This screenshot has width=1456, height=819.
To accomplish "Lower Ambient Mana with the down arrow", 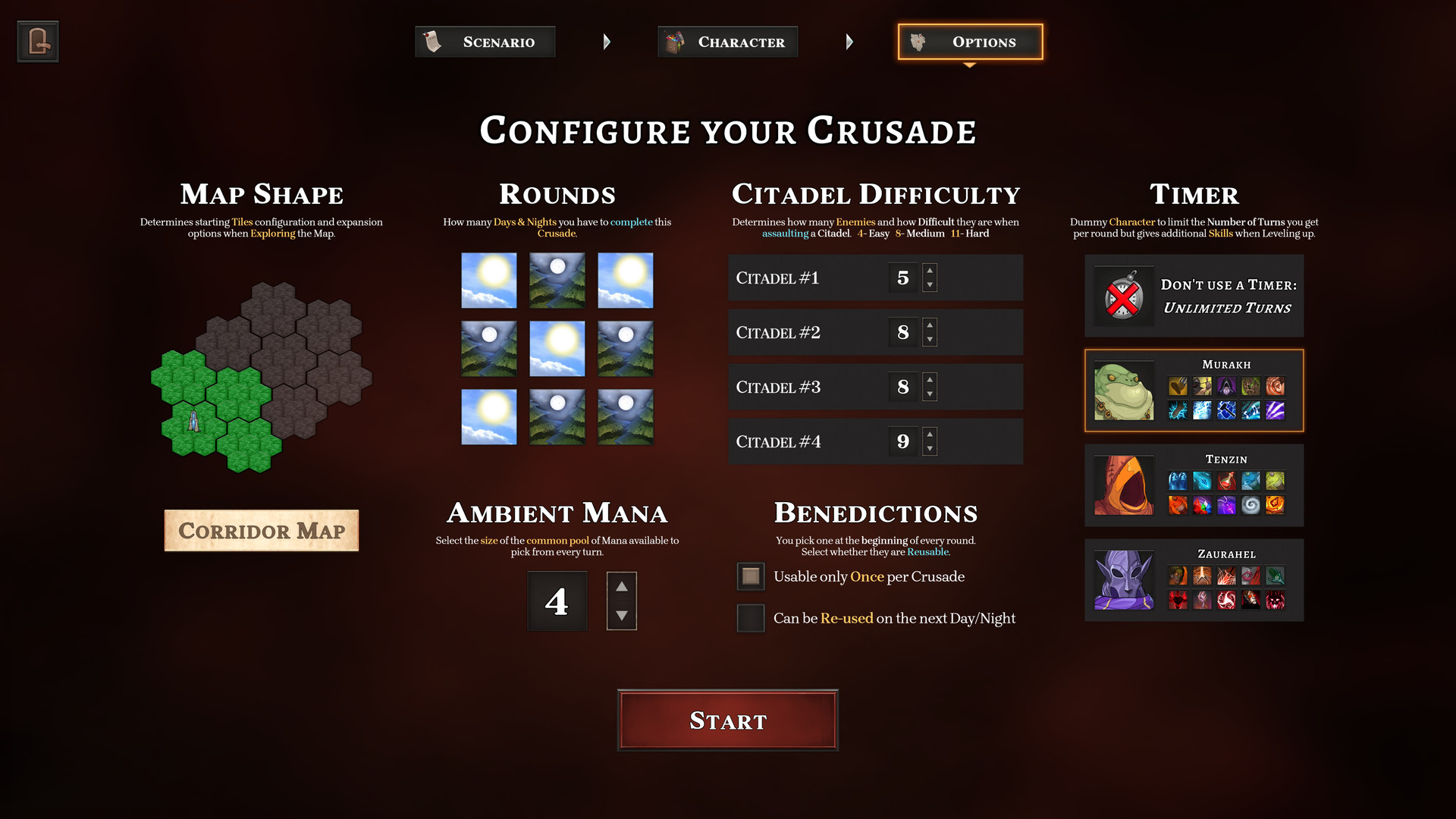I will [x=621, y=617].
